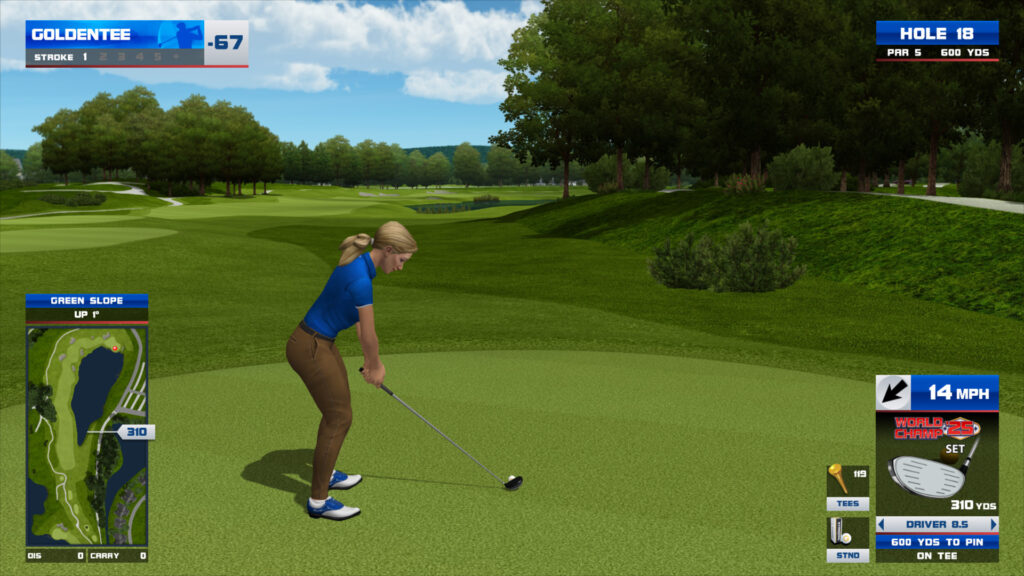Click the wind direction arrow indicator
This screenshot has height=576, width=1024.
(894, 391)
